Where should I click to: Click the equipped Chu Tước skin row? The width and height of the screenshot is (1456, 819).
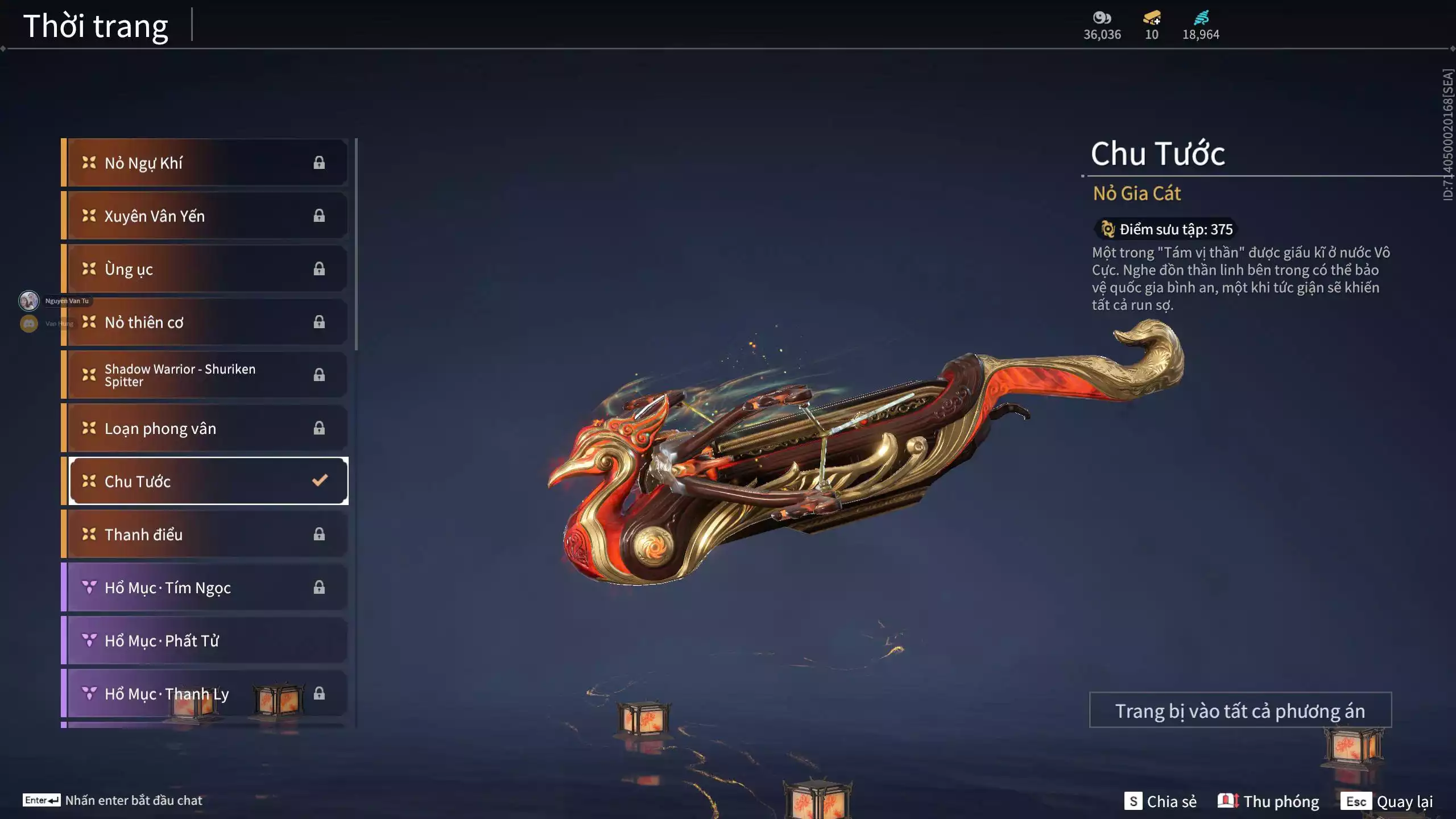tap(208, 481)
